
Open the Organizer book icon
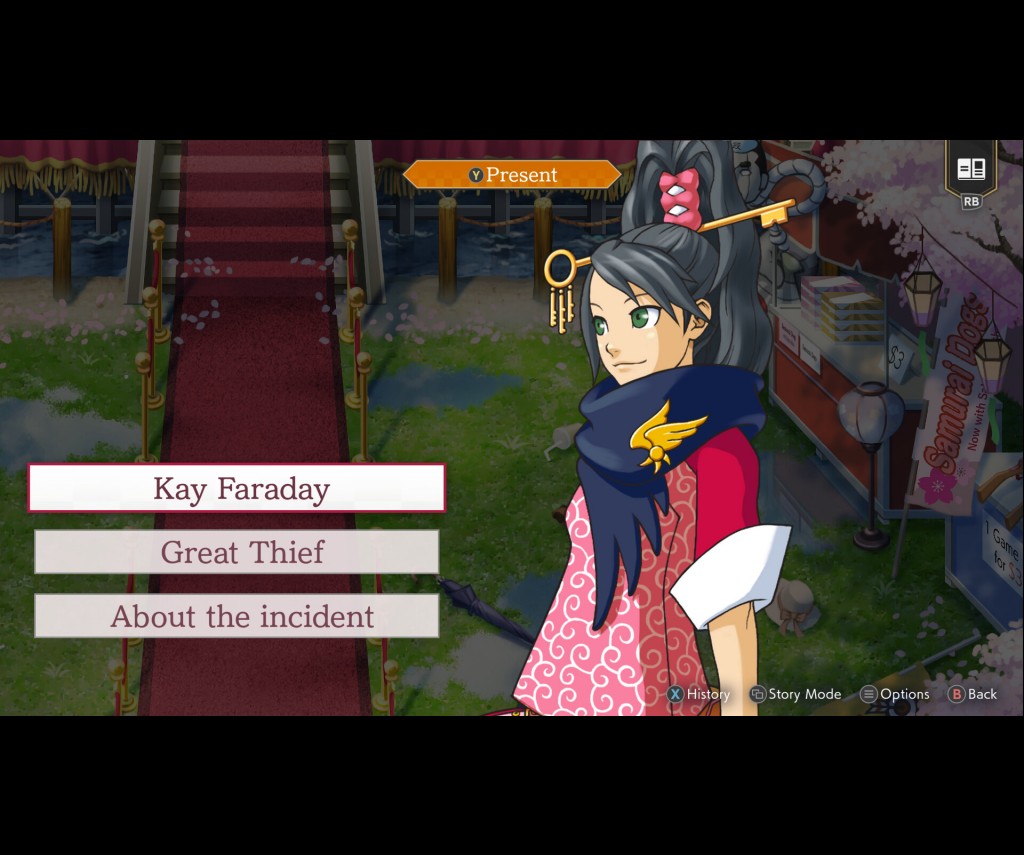point(971,170)
